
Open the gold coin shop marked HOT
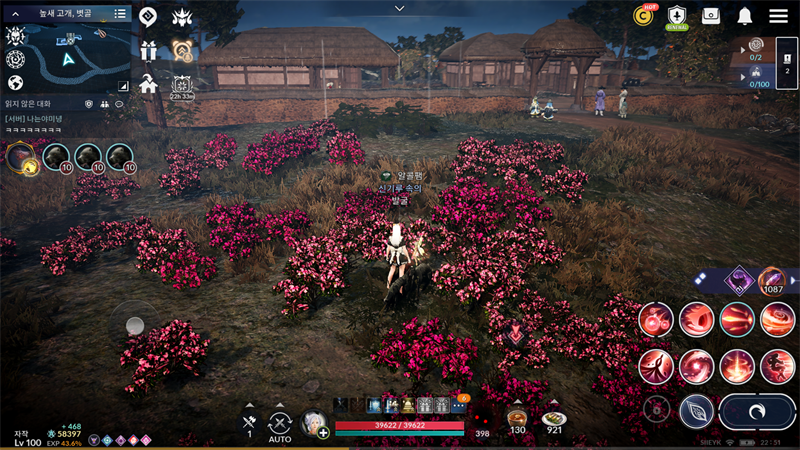click(644, 16)
